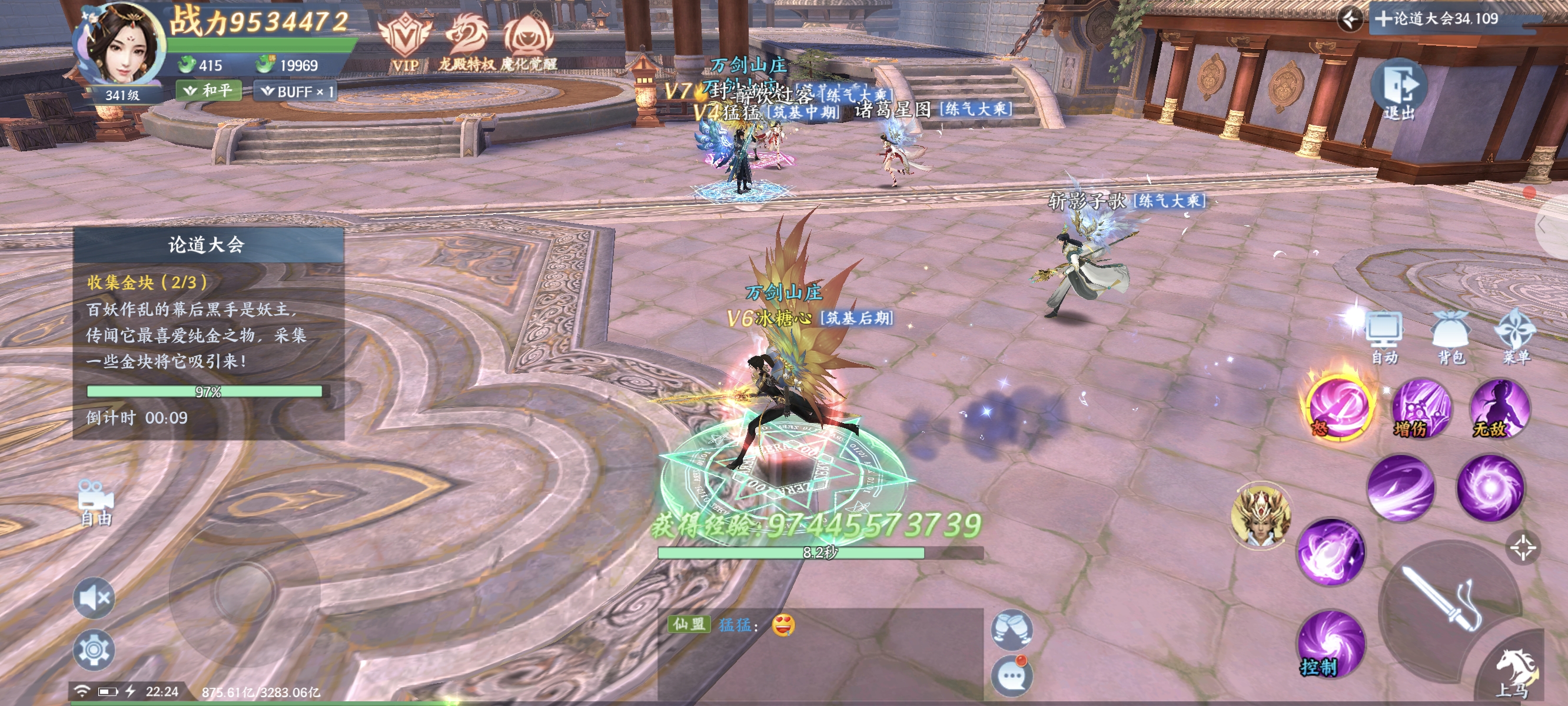Open settings via the gear icon
Viewport: 1568px width, 706px height.
pyautogui.click(x=94, y=650)
